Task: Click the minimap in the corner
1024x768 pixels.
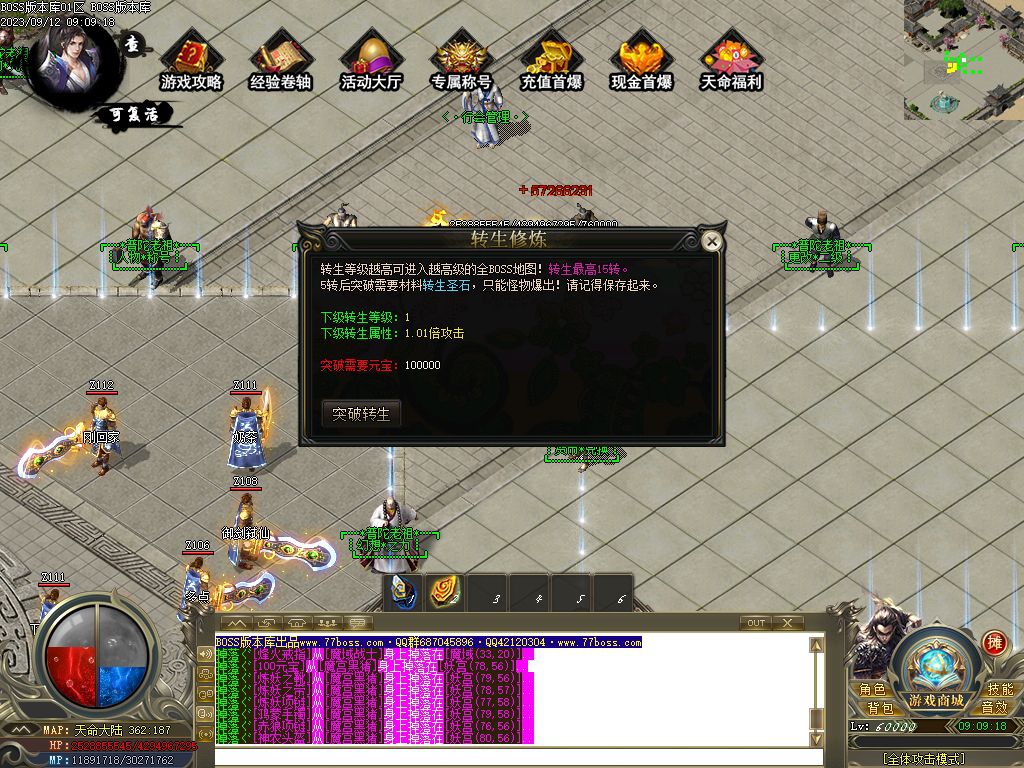Action: pyautogui.click(x=964, y=59)
